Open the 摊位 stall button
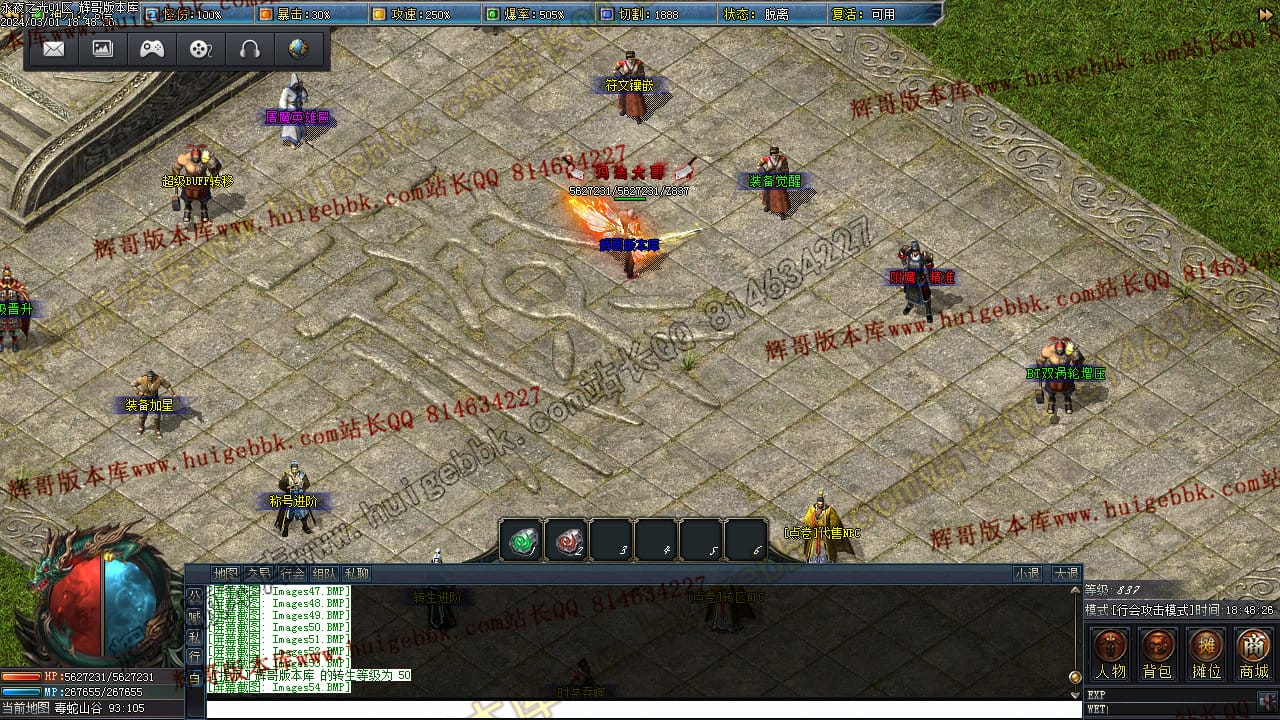 click(x=1206, y=654)
